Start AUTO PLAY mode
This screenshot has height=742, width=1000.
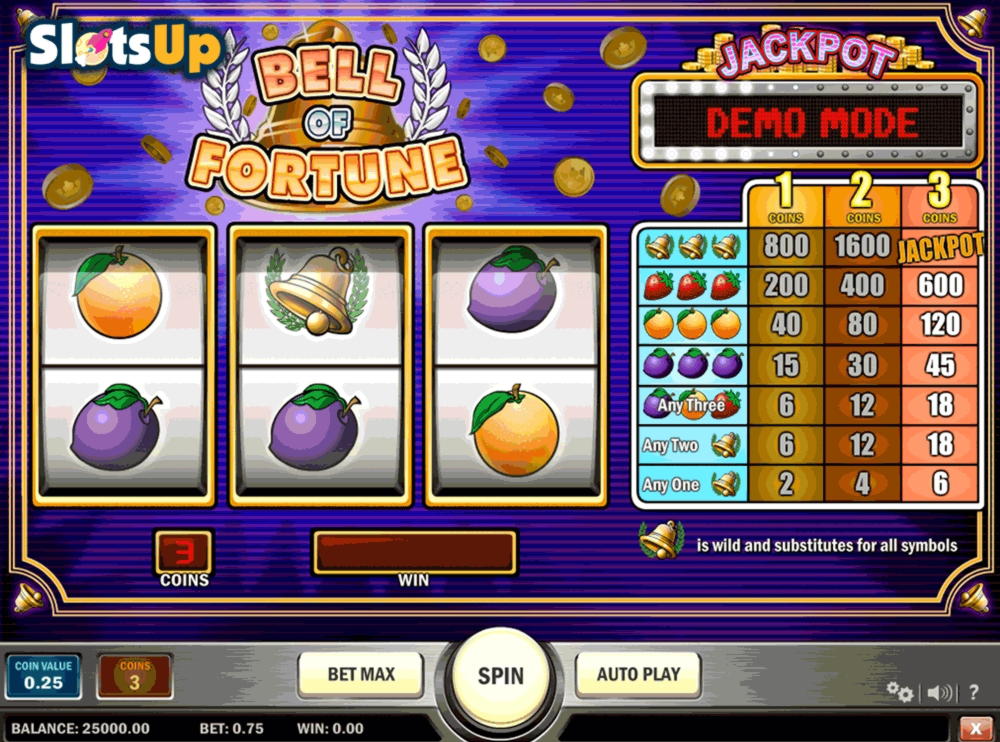click(x=638, y=675)
